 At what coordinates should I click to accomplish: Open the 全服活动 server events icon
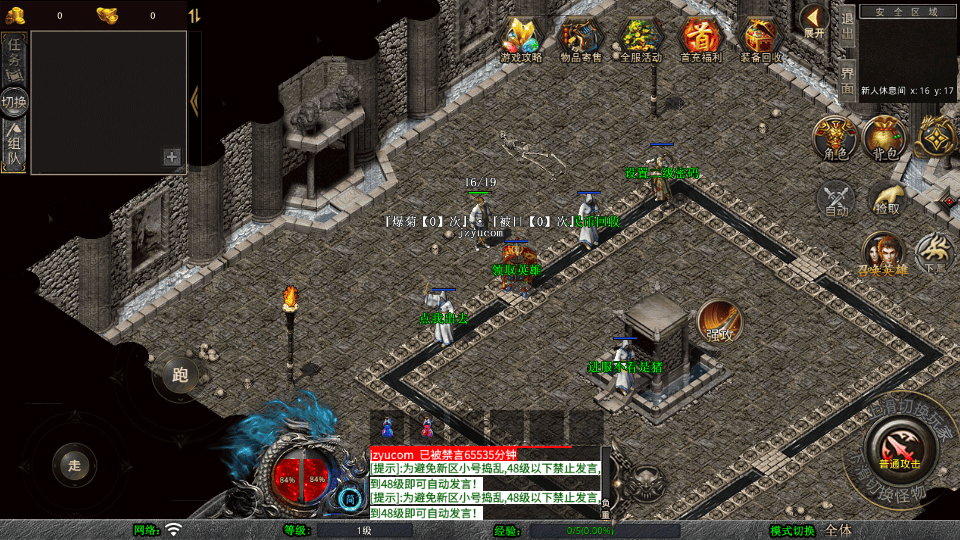(641, 38)
